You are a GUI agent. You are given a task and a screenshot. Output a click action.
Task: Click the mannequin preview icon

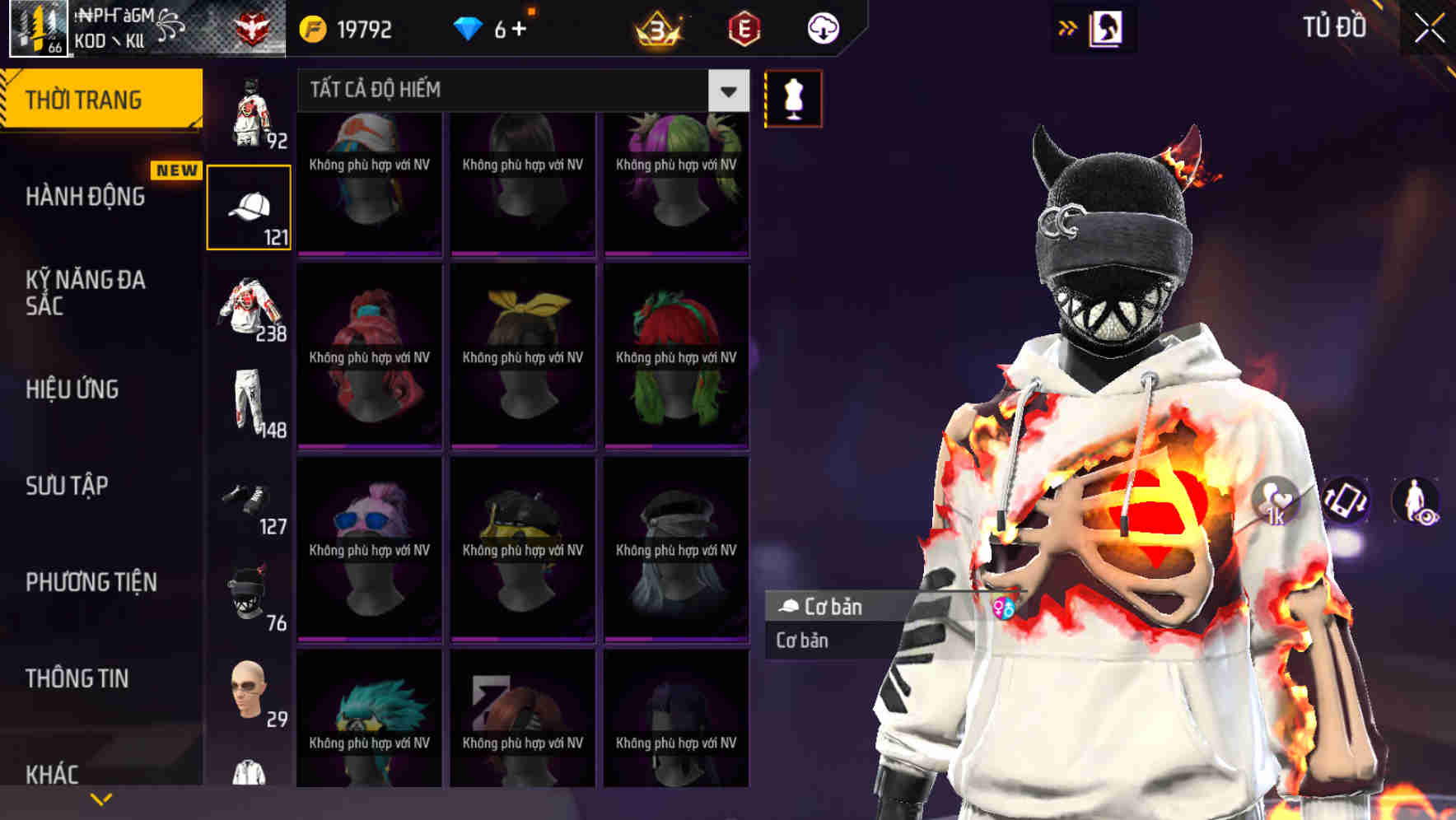pyautogui.click(x=793, y=98)
